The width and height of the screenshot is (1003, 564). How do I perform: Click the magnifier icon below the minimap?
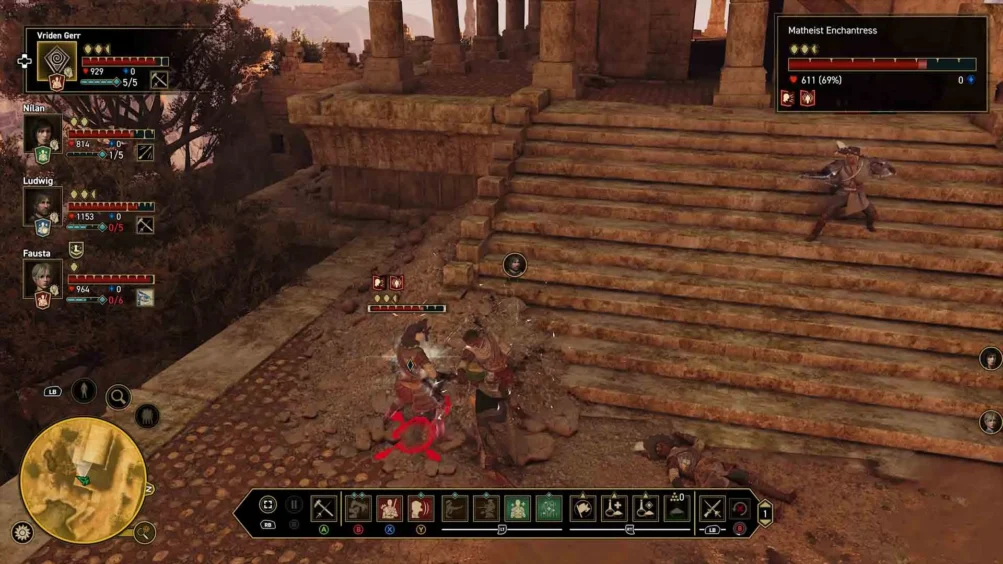click(144, 532)
